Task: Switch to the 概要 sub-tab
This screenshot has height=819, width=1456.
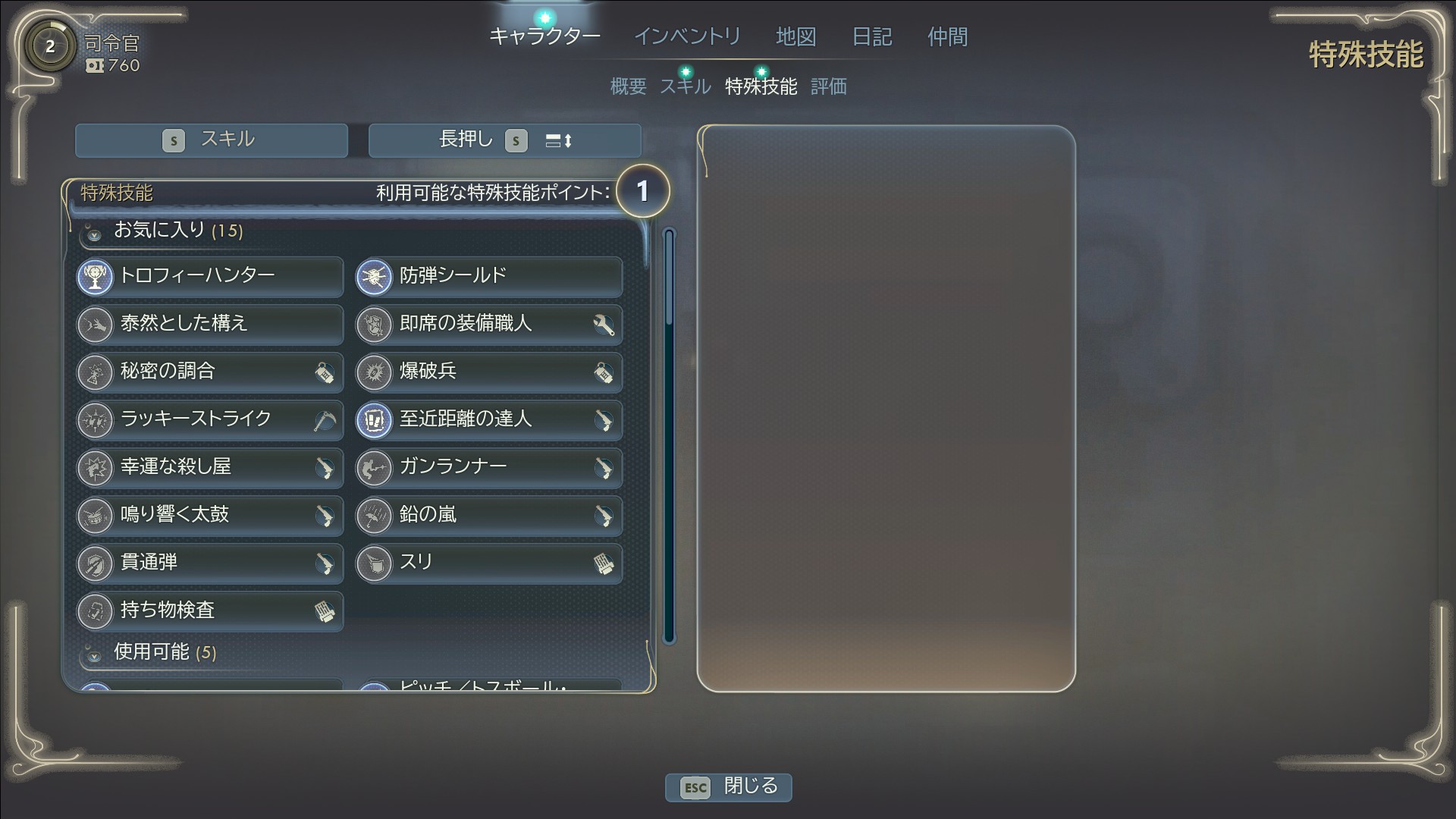Action: point(628,86)
